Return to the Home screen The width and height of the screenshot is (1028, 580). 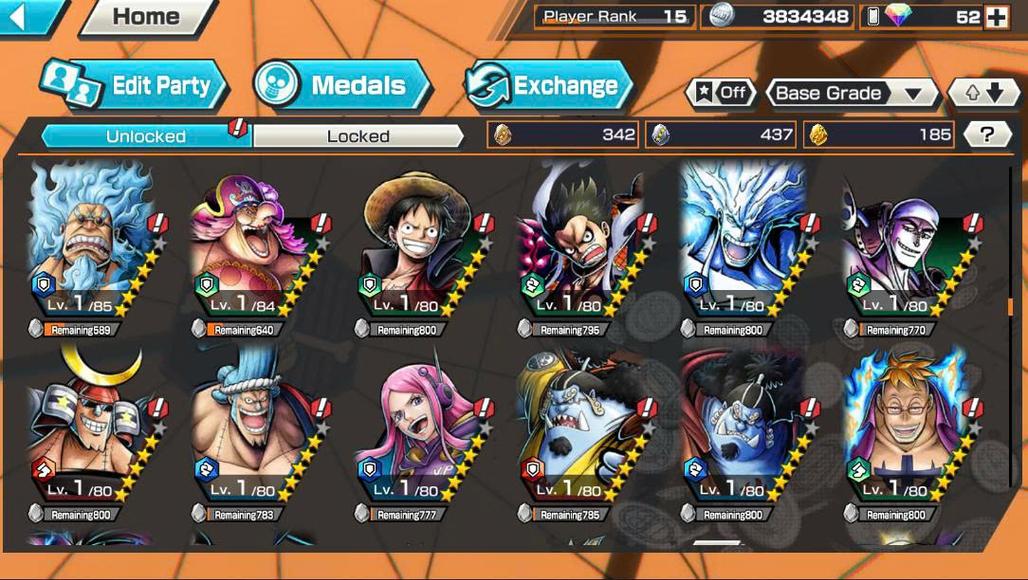point(146,17)
